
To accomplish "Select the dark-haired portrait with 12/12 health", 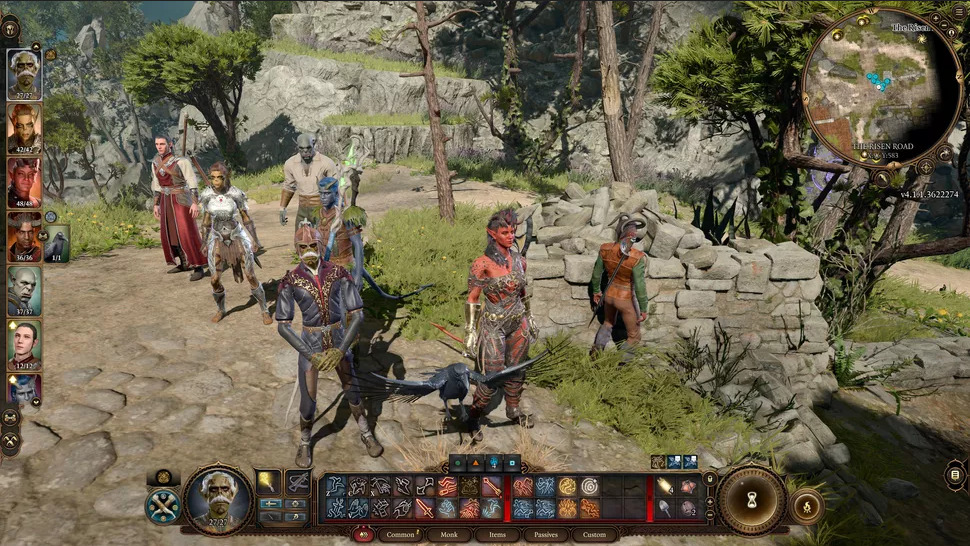I will tap(25, 343).
